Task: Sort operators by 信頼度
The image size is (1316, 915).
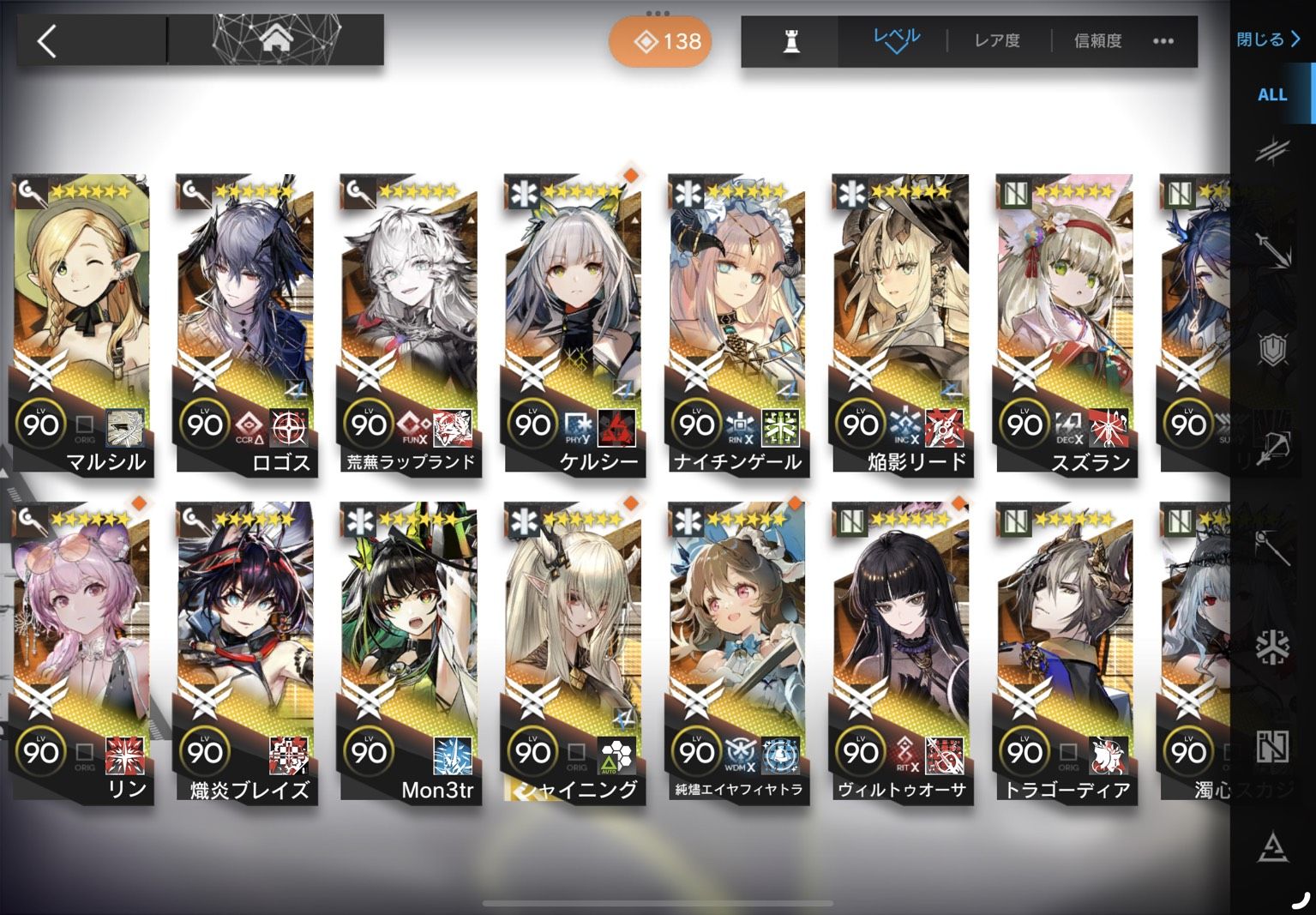Action: coord(1097,40)
